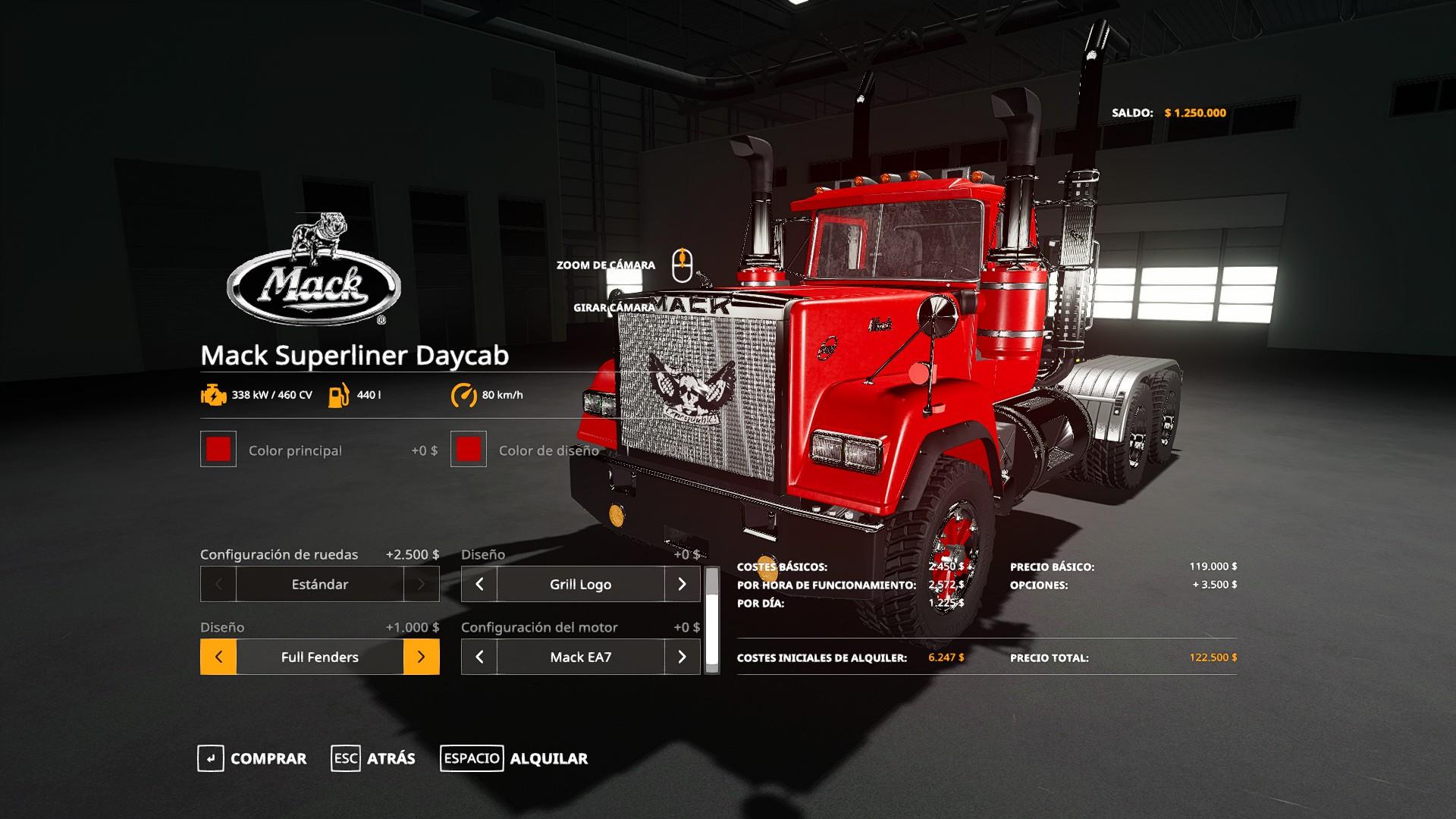Viewport: 1456px width, 819px height.
Task: Choose previous engine before Mack EA7
Action: click(x=479, y=657)
